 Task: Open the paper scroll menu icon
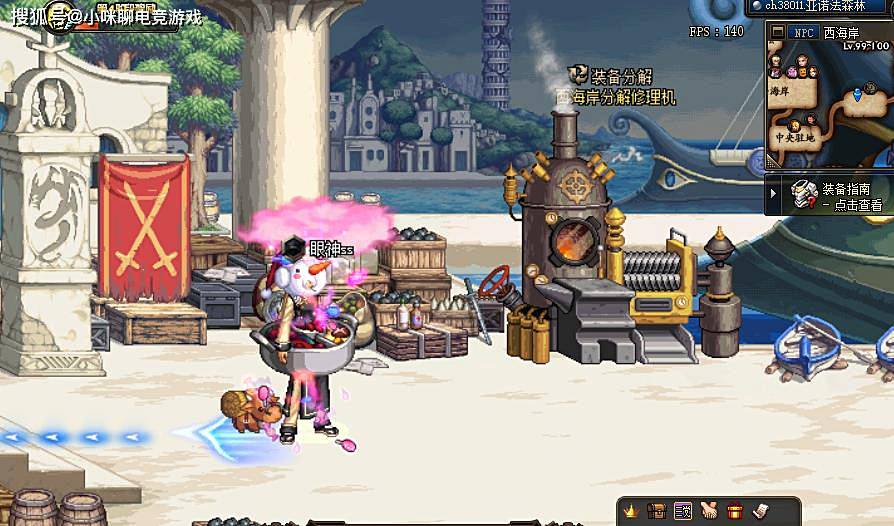coord(760,511)
